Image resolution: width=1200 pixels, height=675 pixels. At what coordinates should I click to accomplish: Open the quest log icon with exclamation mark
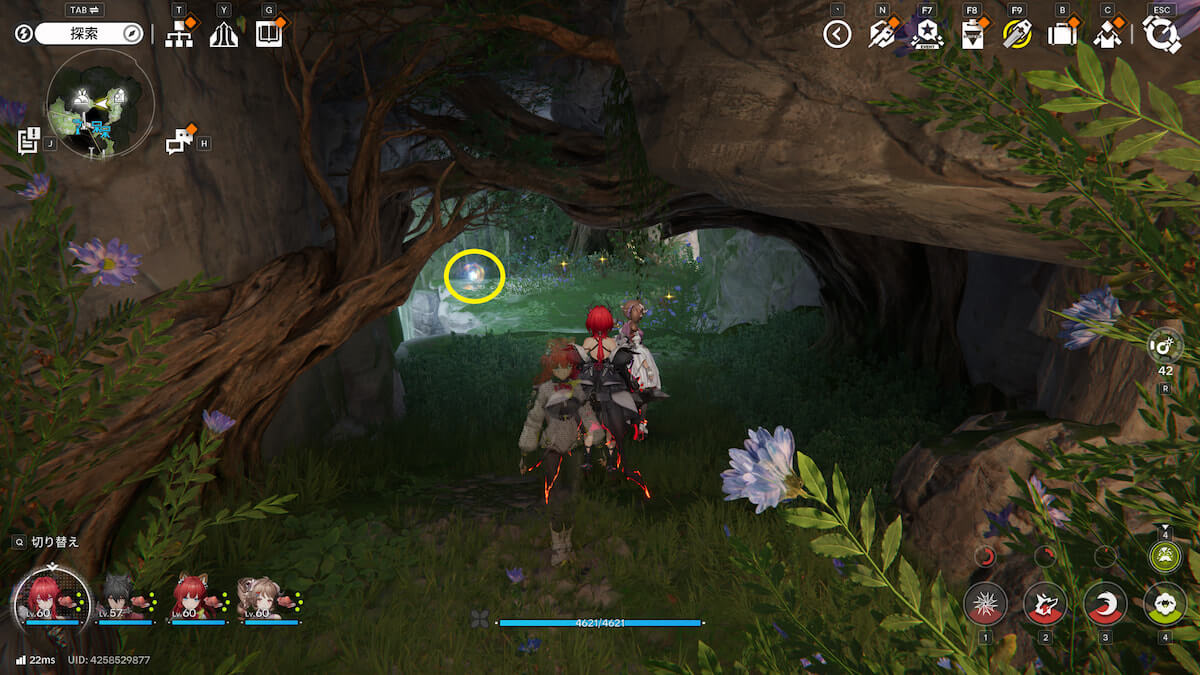[28, 140]
